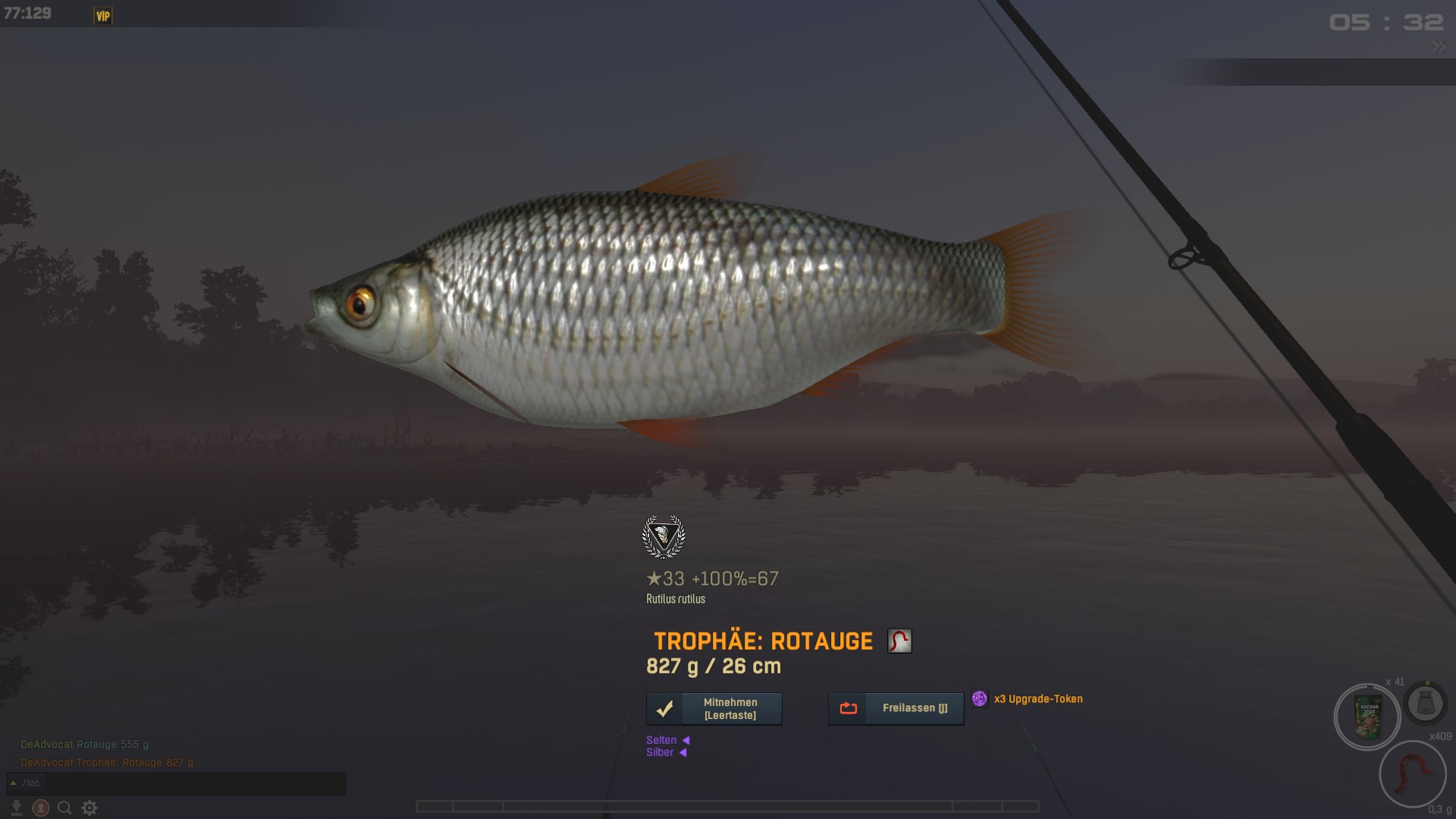
Task: Select the groundbait package slot
Action: [1367, 717]
